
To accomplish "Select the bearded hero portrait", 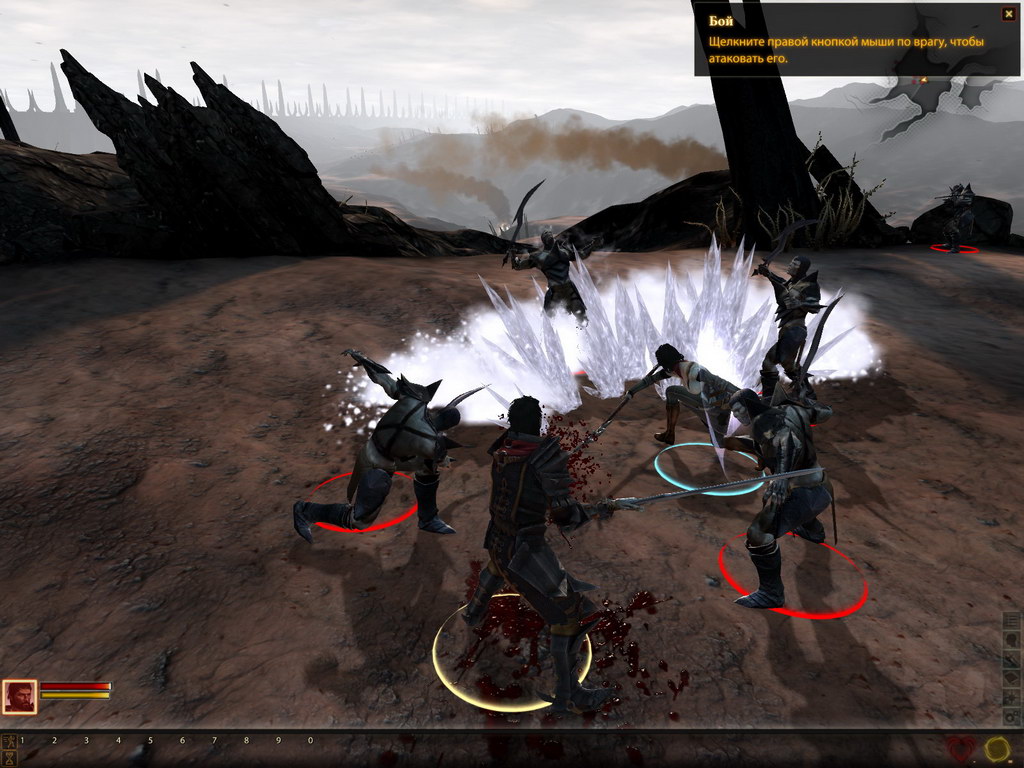I will (19, 697).
